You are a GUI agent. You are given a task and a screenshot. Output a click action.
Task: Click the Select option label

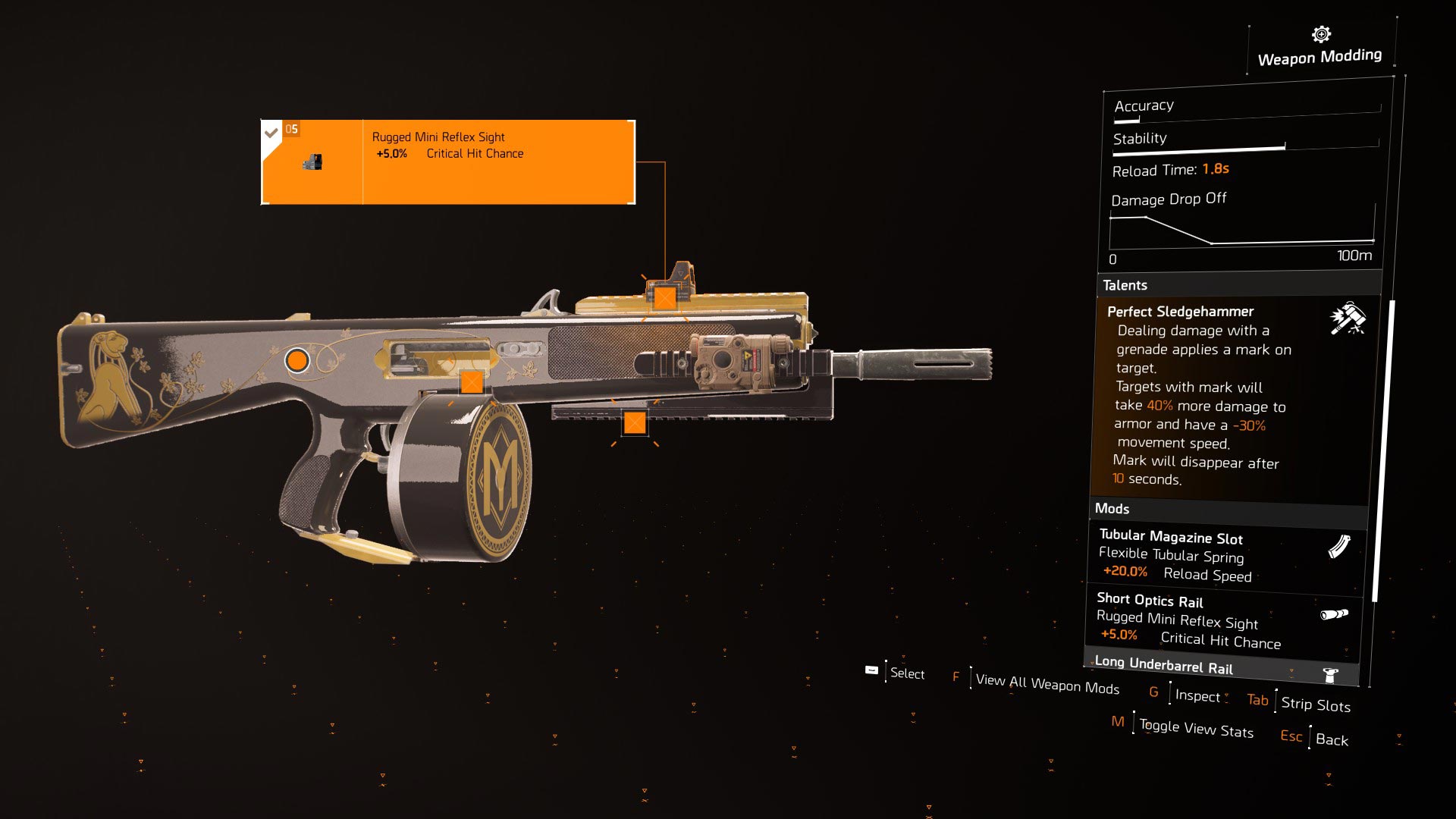click(906, 673)
